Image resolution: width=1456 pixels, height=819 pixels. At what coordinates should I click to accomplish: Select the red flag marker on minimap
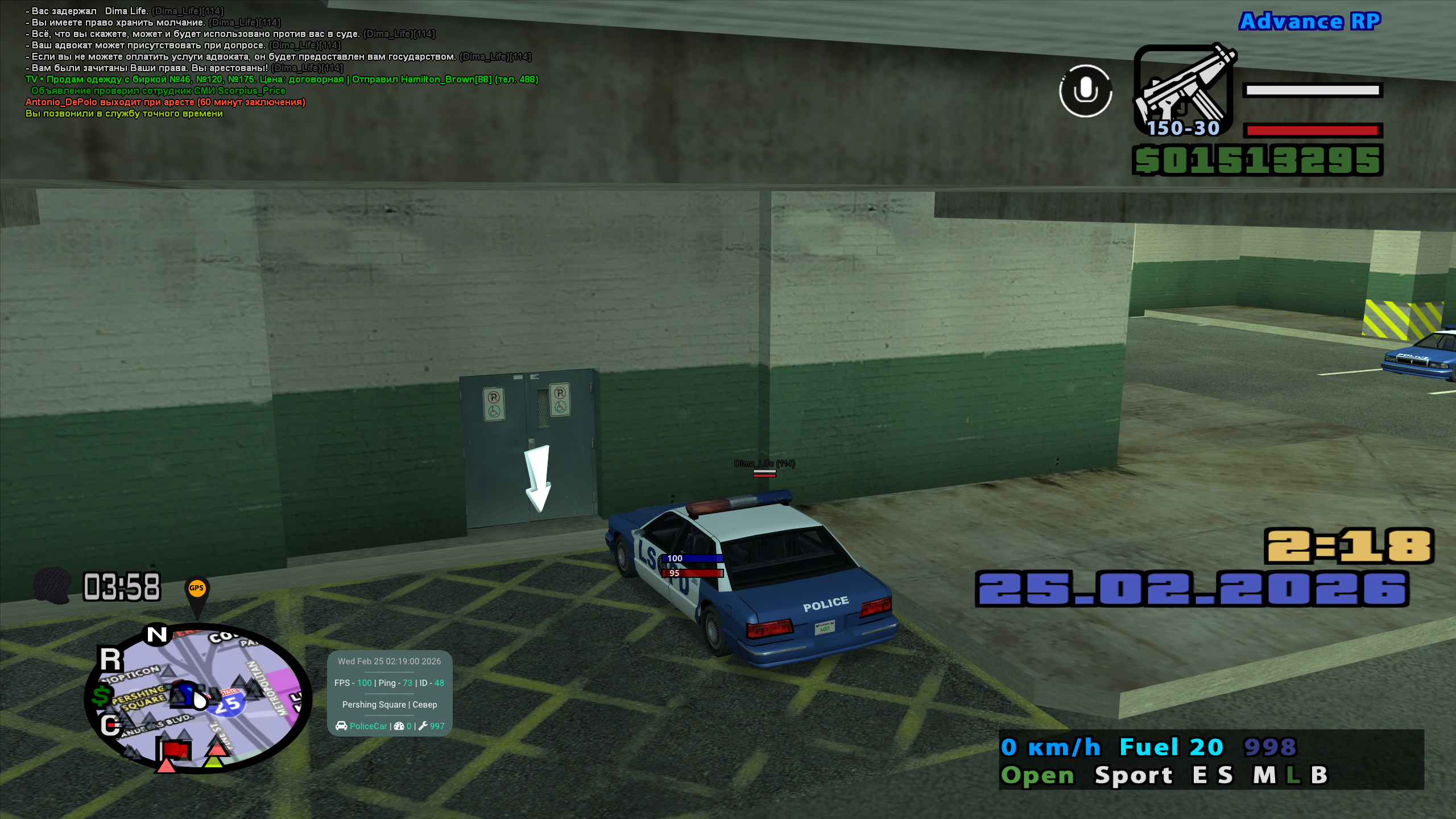(x=175, y=750)
